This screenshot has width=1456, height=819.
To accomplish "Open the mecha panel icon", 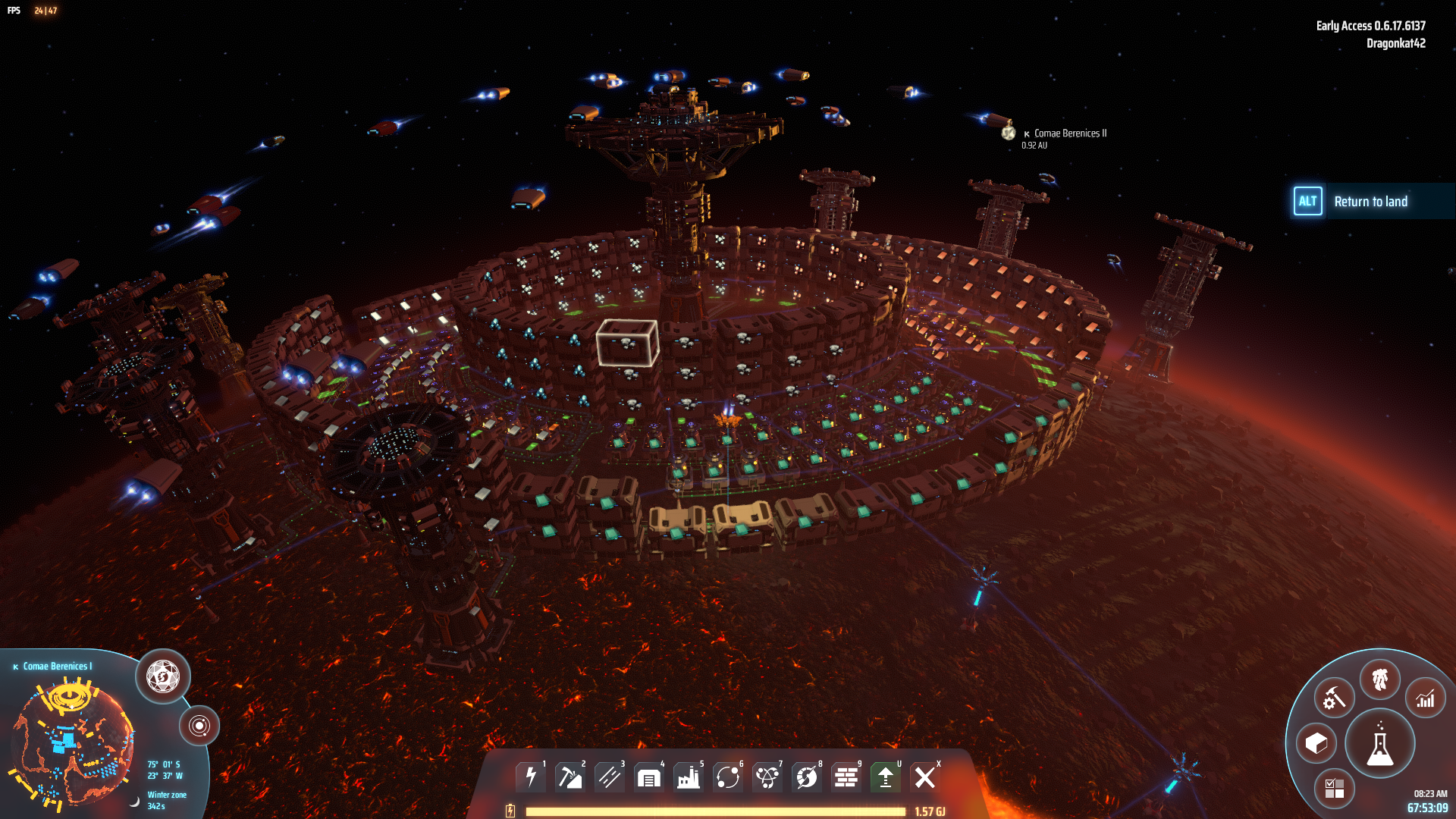I will (1379, 679).
